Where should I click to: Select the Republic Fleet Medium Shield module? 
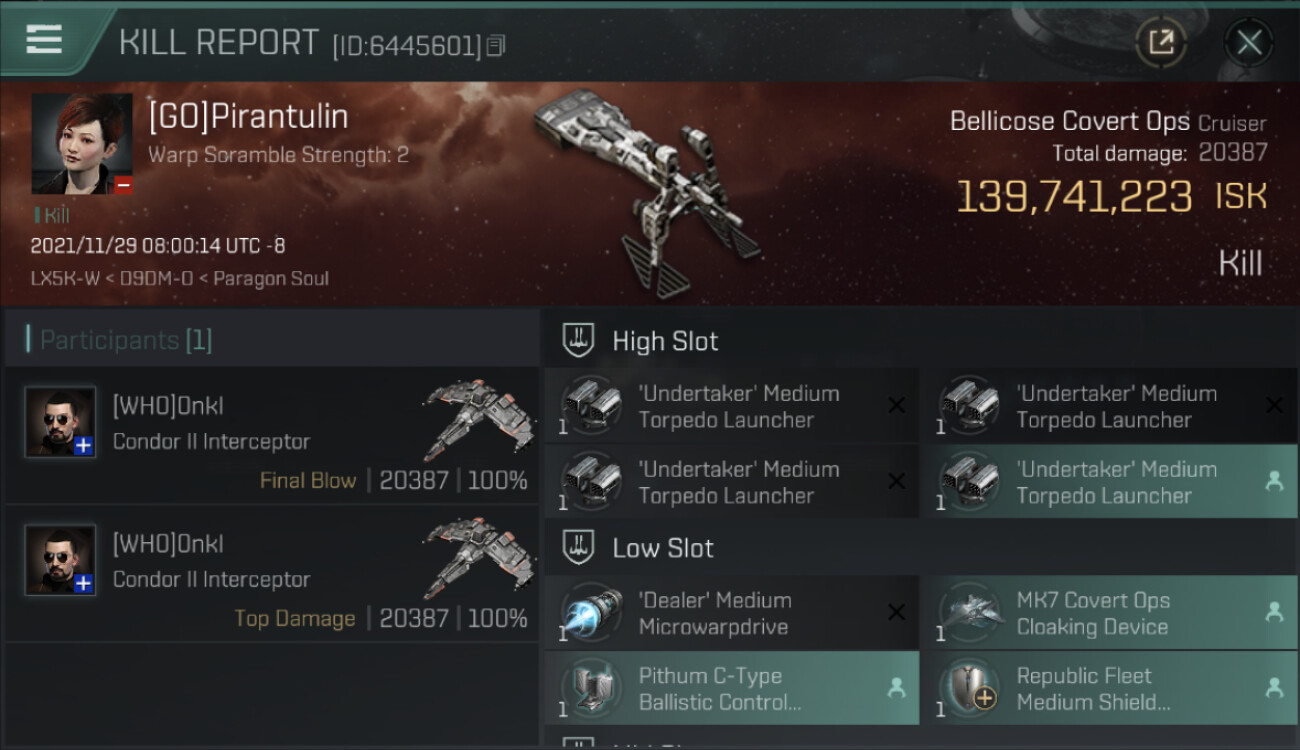pos(1108,688)
